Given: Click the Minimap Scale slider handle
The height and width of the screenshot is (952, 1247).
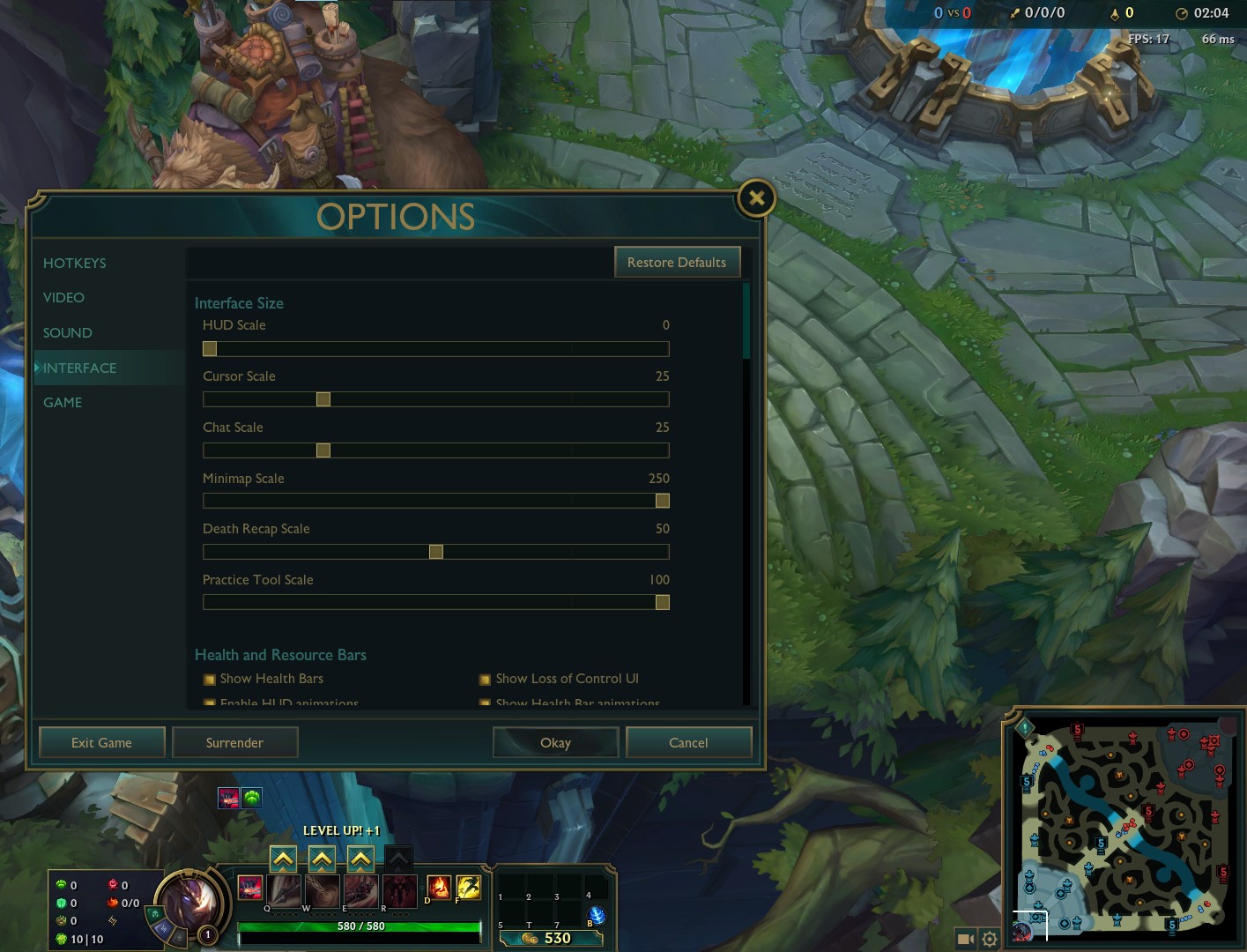Looking at the screenshot, I should (663, 501).
